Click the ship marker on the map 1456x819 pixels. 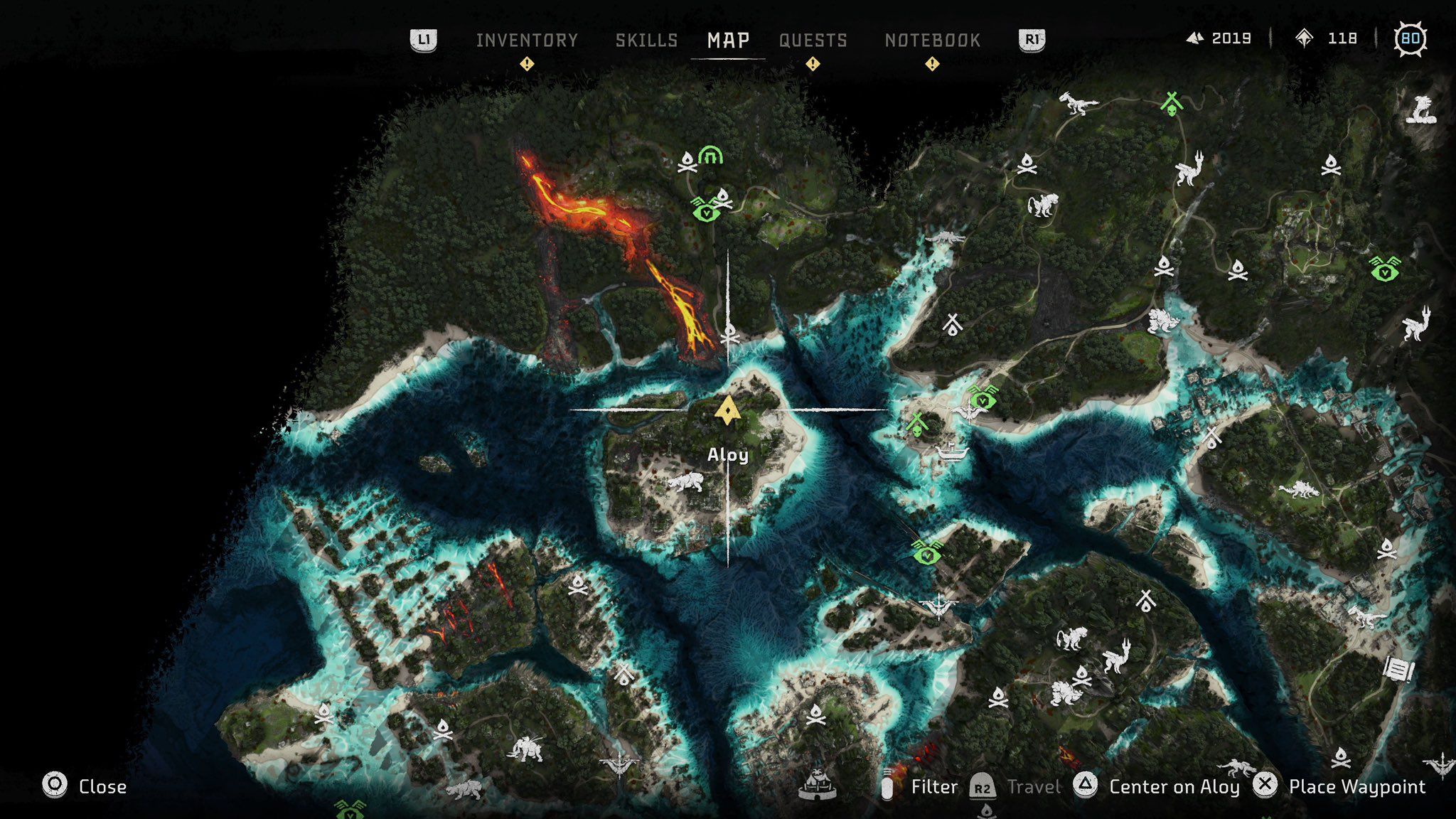tap(952, 451)
